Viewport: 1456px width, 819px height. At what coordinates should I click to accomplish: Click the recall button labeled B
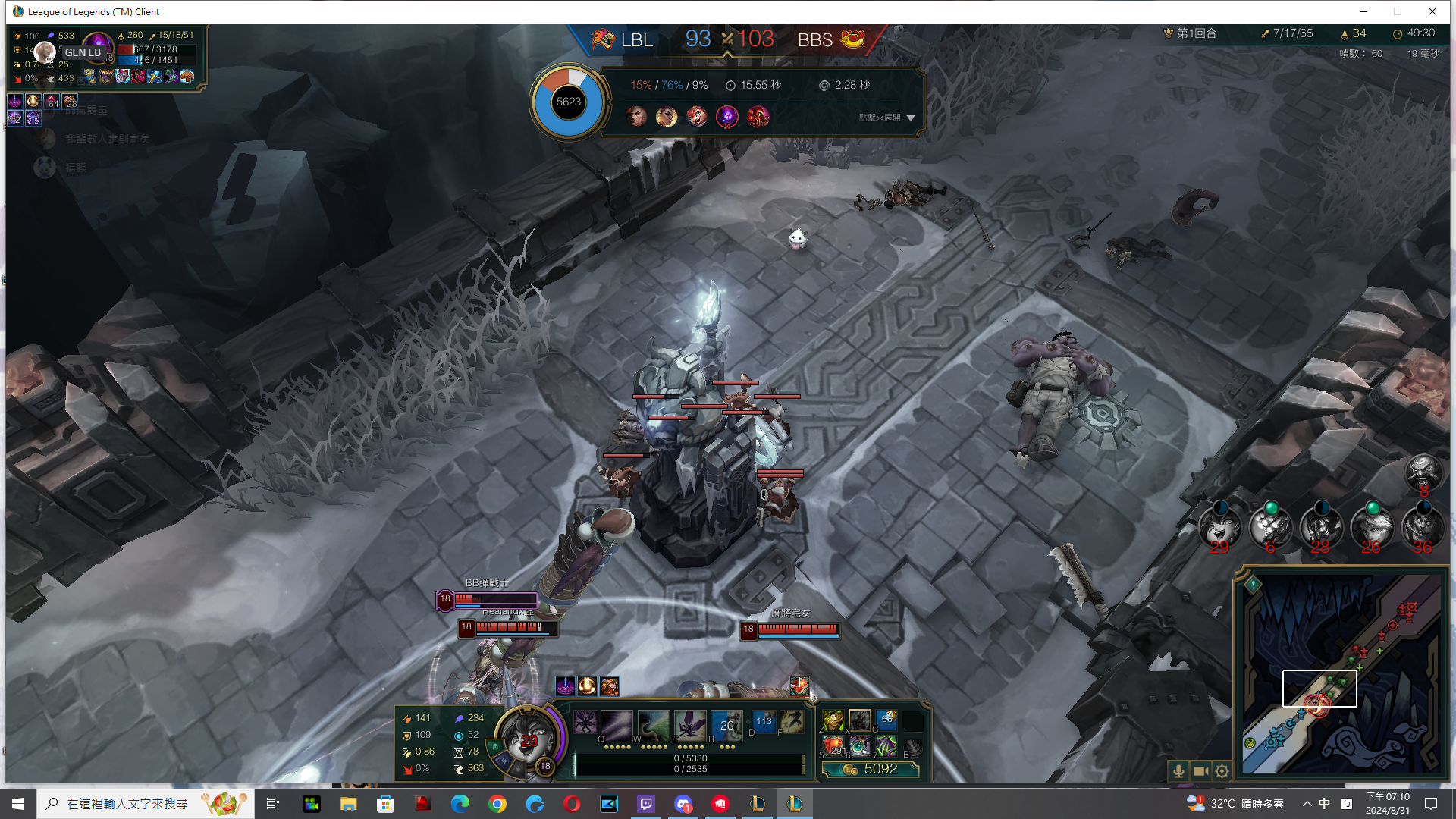tap(913, 748)
